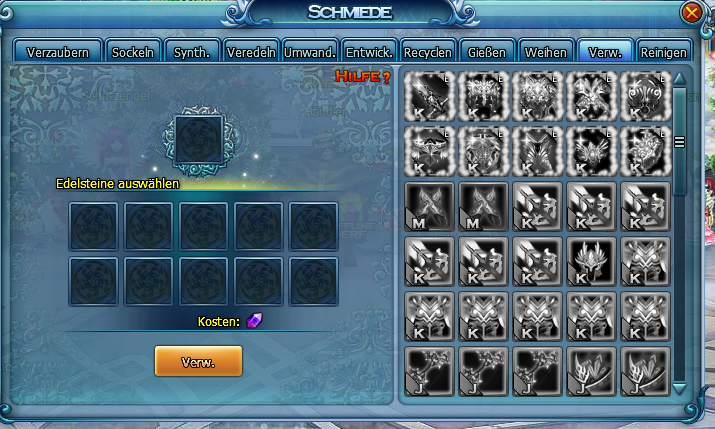715x429 pixels.
Task: Switch to the Verzaubern tab
Action: (59, 52)
